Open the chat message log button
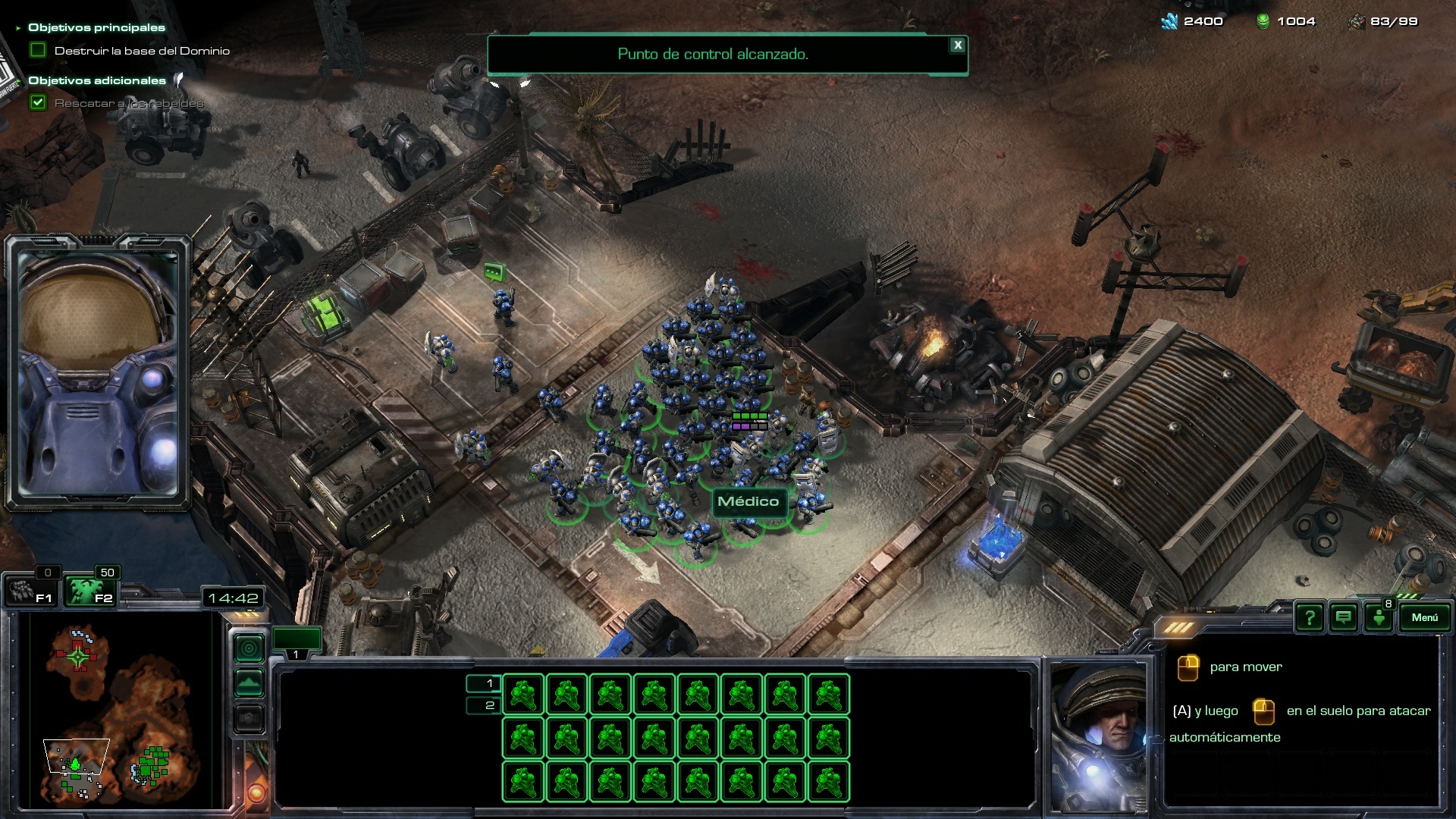 pos(1343,618)
